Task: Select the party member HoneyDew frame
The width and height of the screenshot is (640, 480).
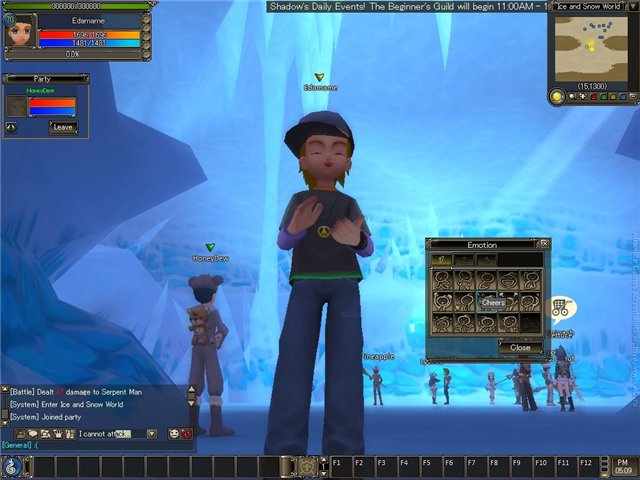Action: [x=40, y=103]
